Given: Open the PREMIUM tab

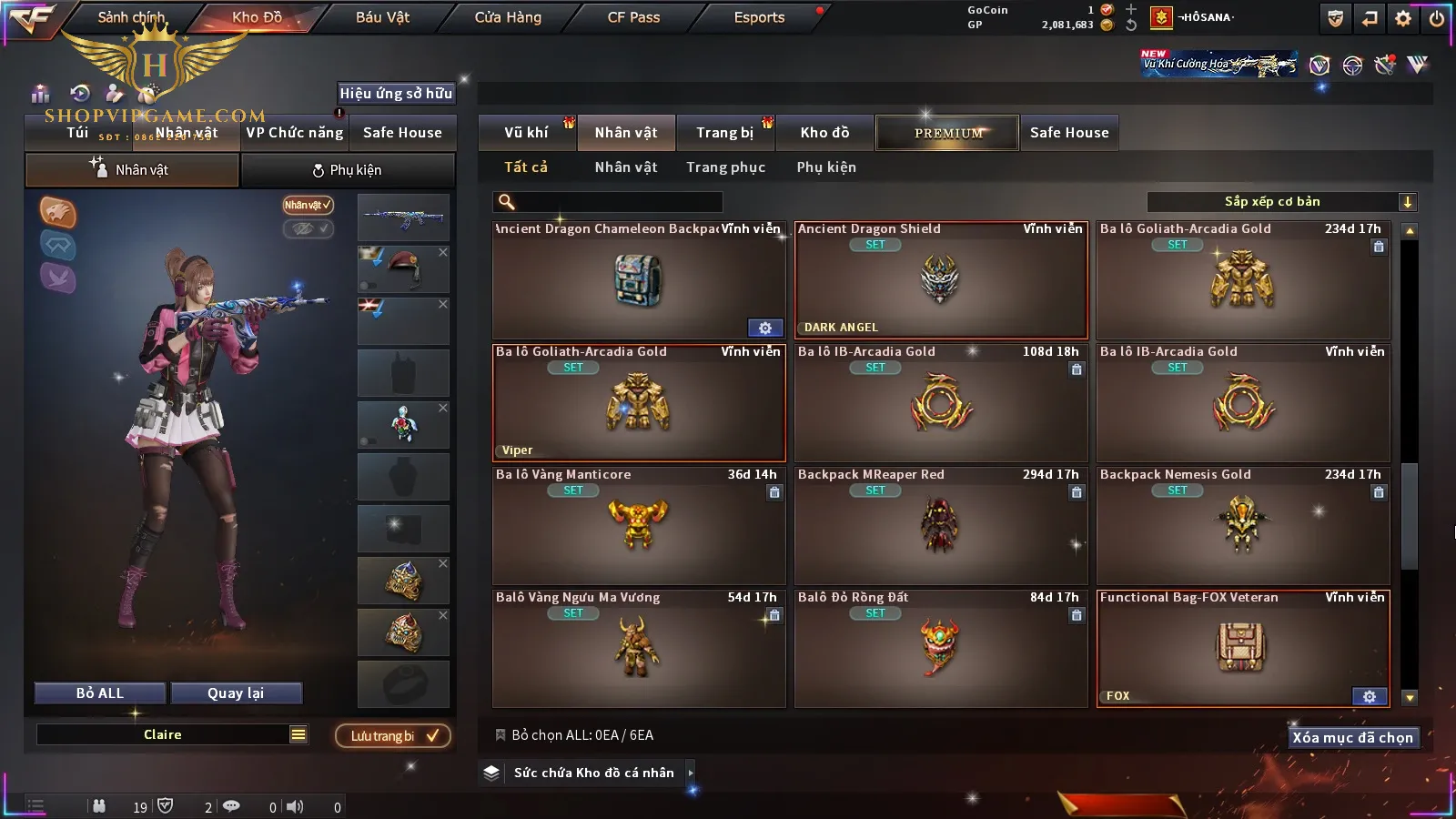Looking at the screenshot, I should [x=947, y=133].
